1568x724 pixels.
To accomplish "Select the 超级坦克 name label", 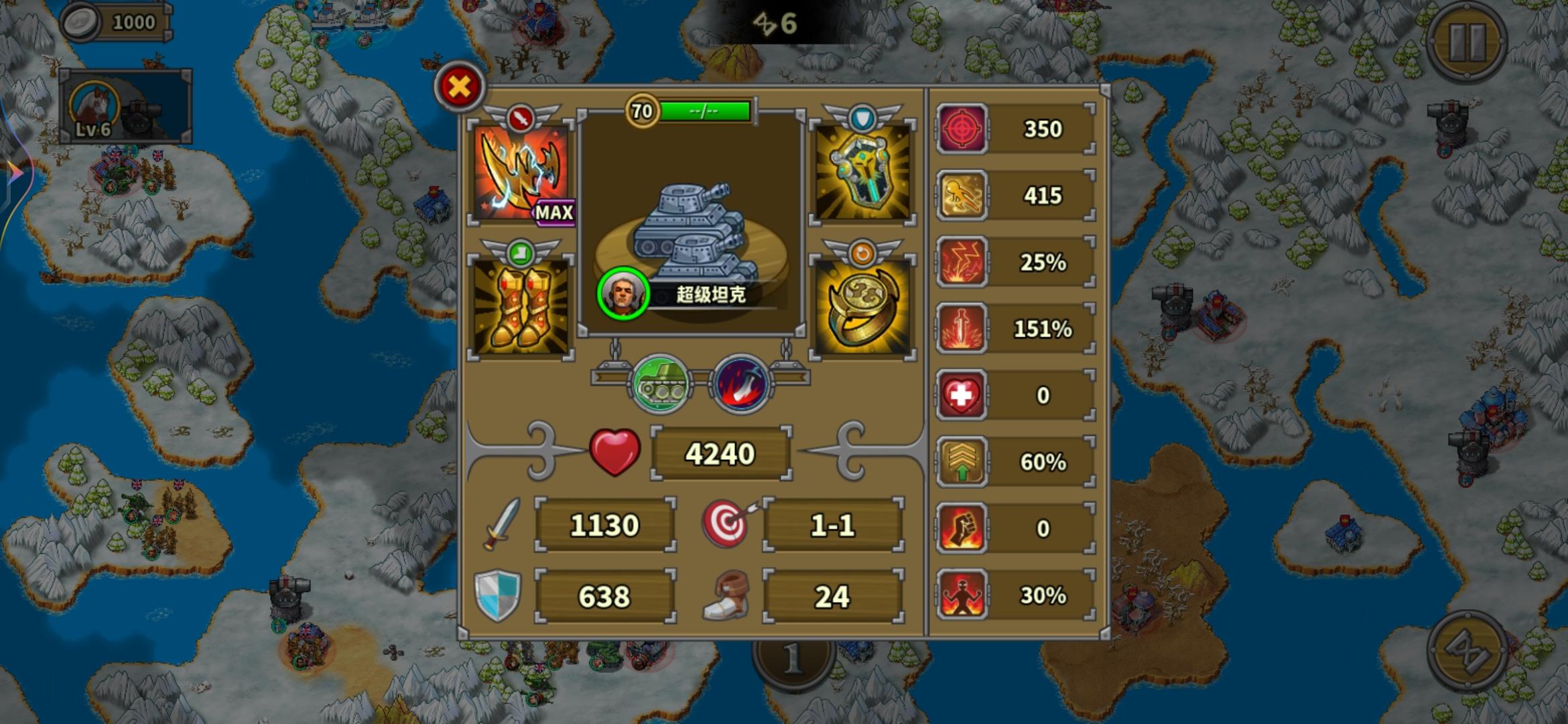I will click(714, 293).
